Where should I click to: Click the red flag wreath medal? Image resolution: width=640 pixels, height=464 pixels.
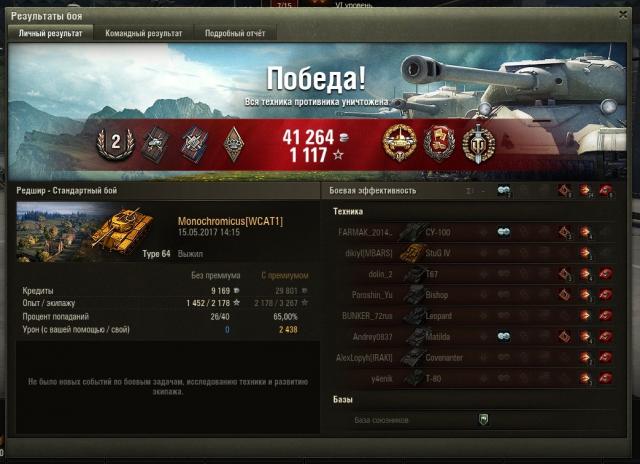(x=440, y=144)
